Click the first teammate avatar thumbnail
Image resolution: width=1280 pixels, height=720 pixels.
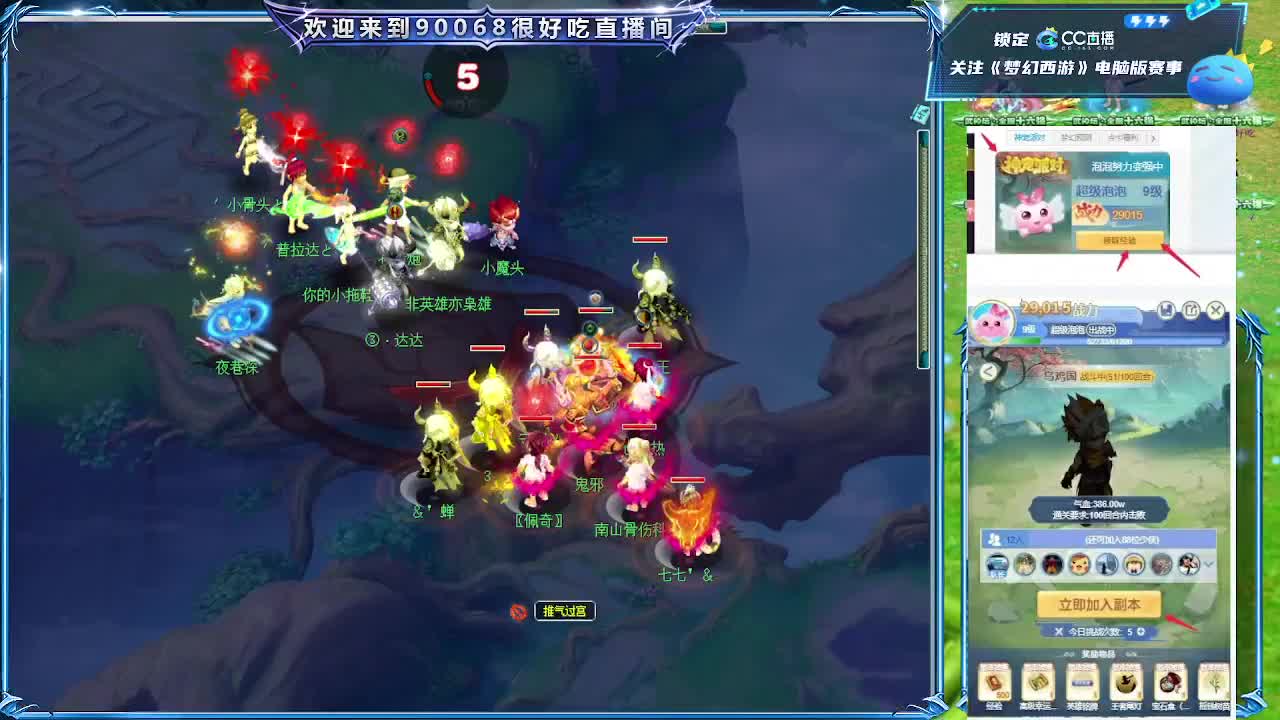(x=997, y=564)
